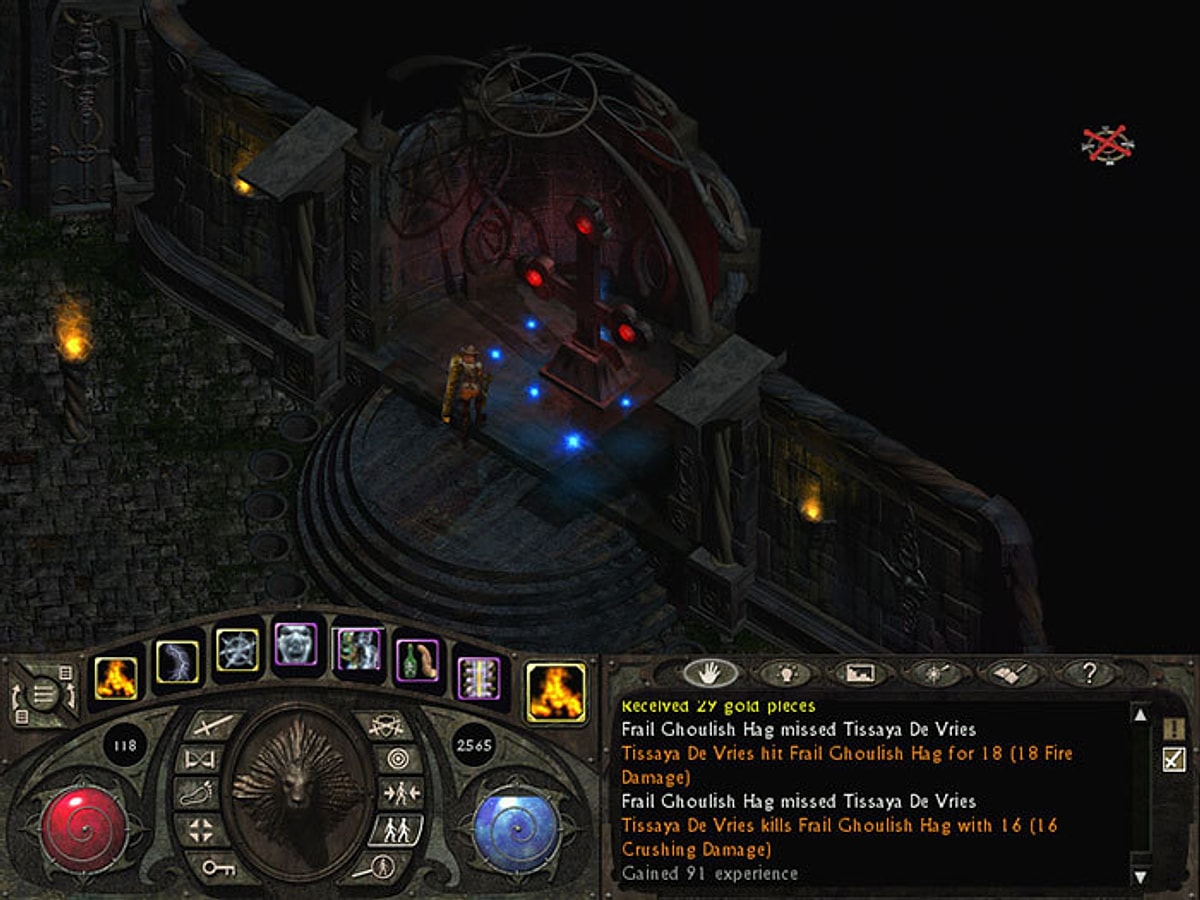Click the key lockpick button
Viewport: 1200px width, 900px height.
tap(217, 868)
